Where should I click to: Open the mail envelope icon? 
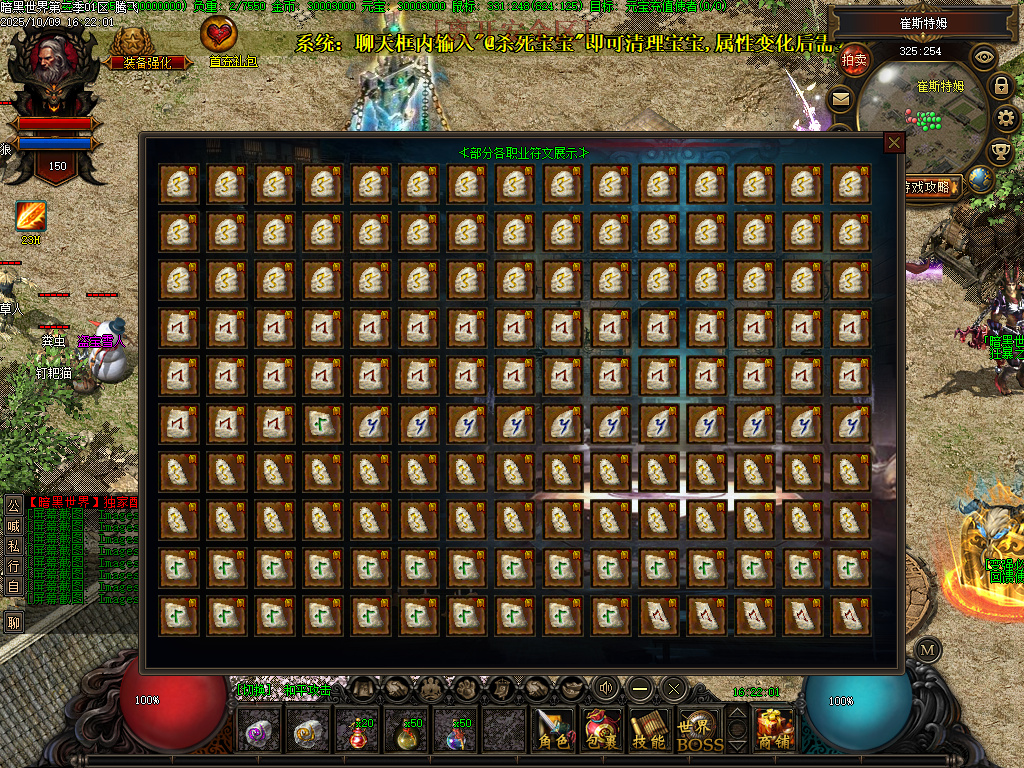840,99
